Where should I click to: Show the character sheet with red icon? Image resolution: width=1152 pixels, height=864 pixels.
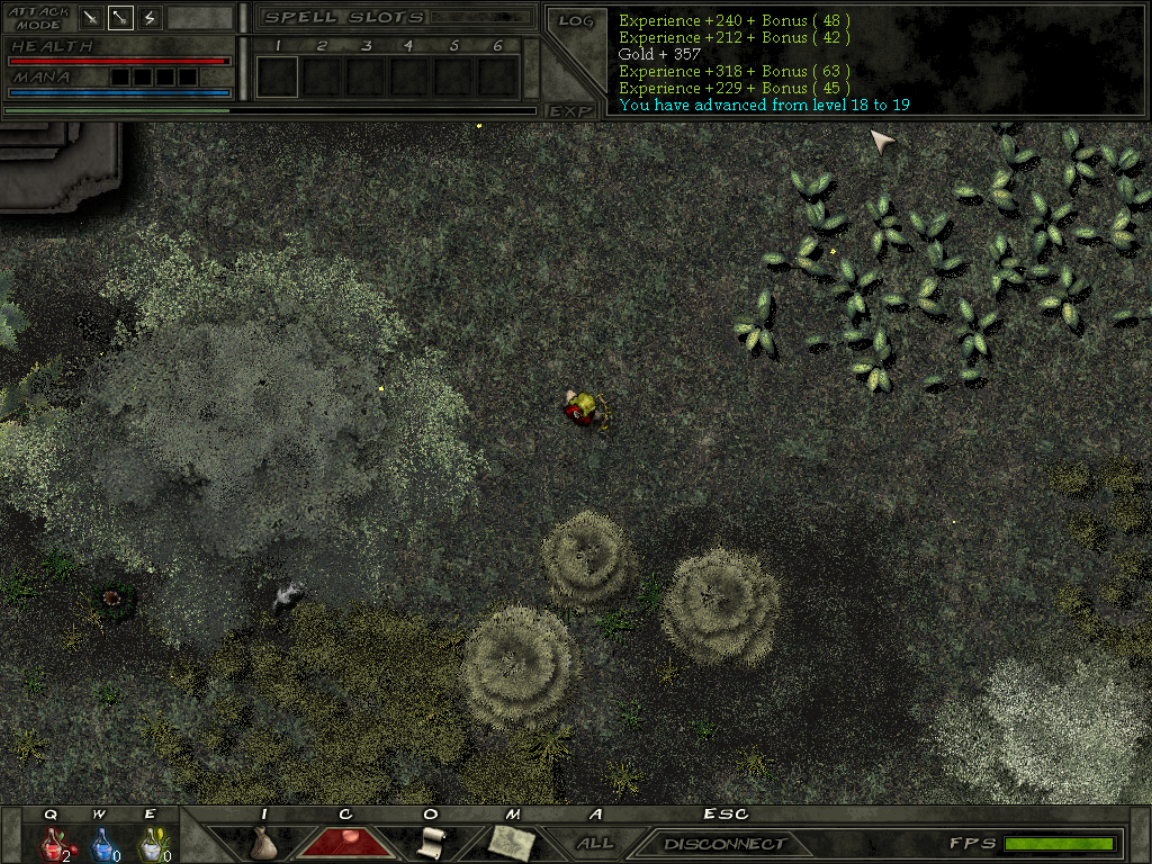pyautogui.click(x=345, y=842)
